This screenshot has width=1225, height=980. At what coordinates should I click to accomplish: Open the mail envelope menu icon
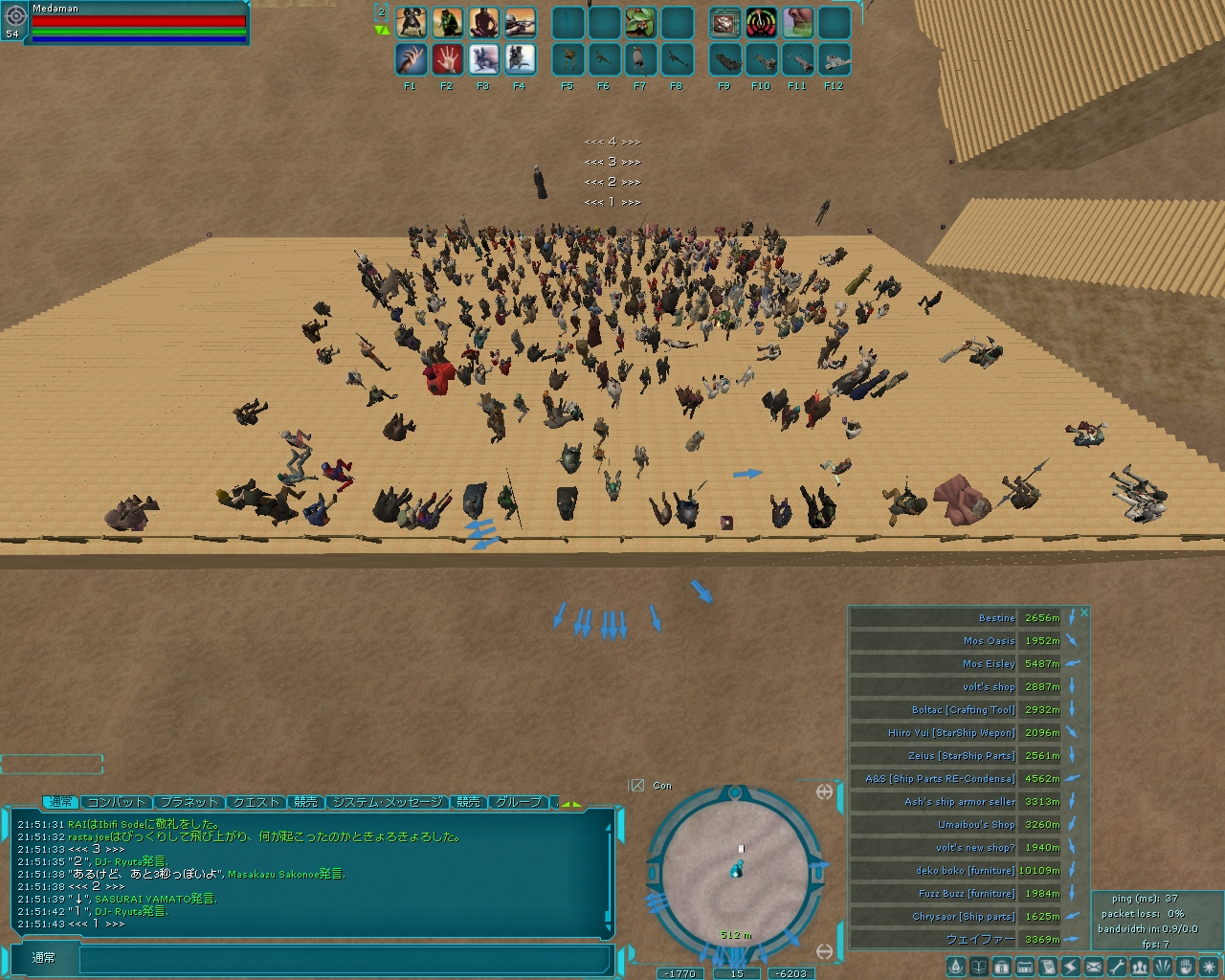pyautogui.click(x=1093, y=967)
